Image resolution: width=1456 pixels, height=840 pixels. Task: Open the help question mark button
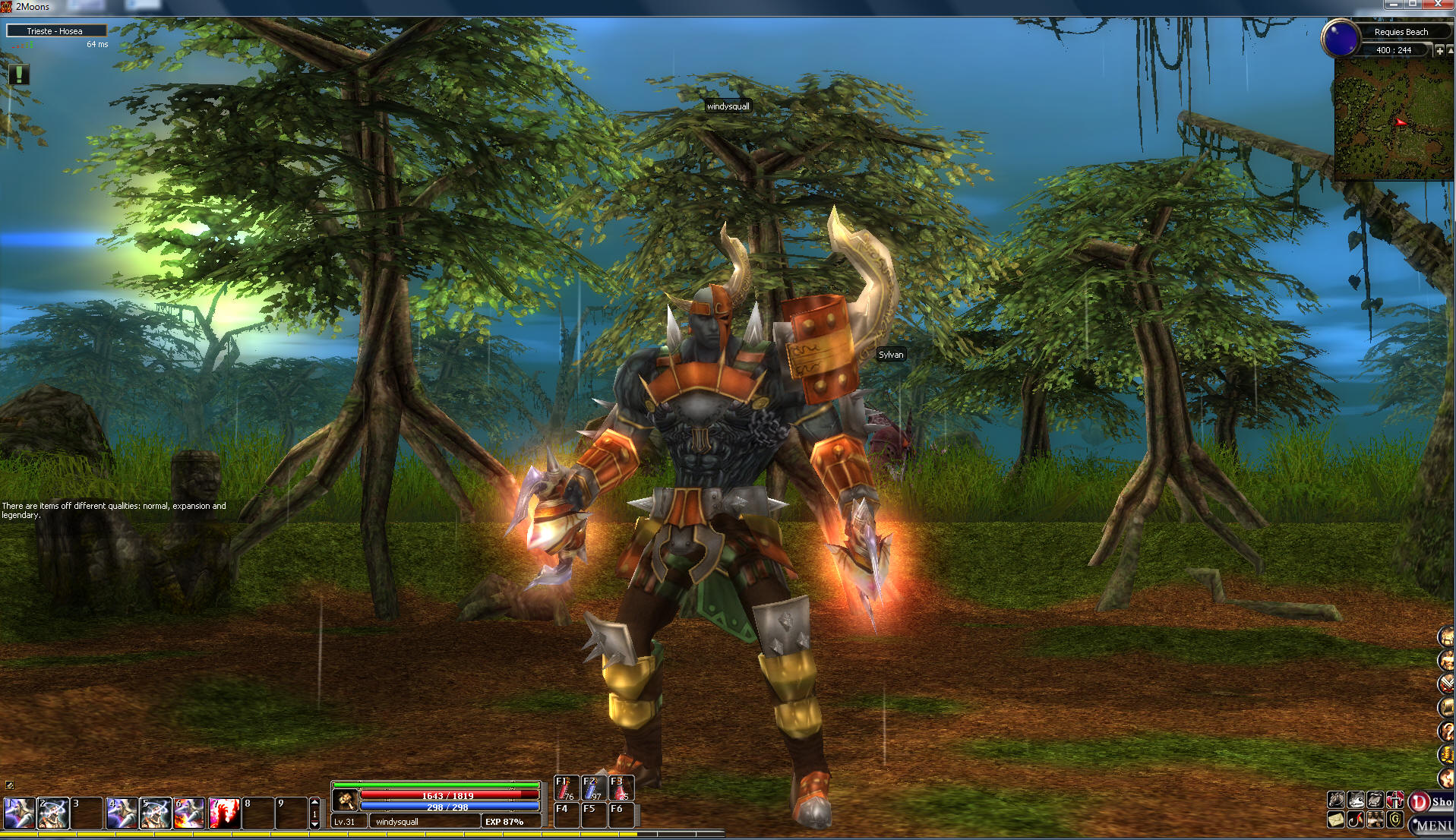pyautogui.click(x=1446, y=731)
